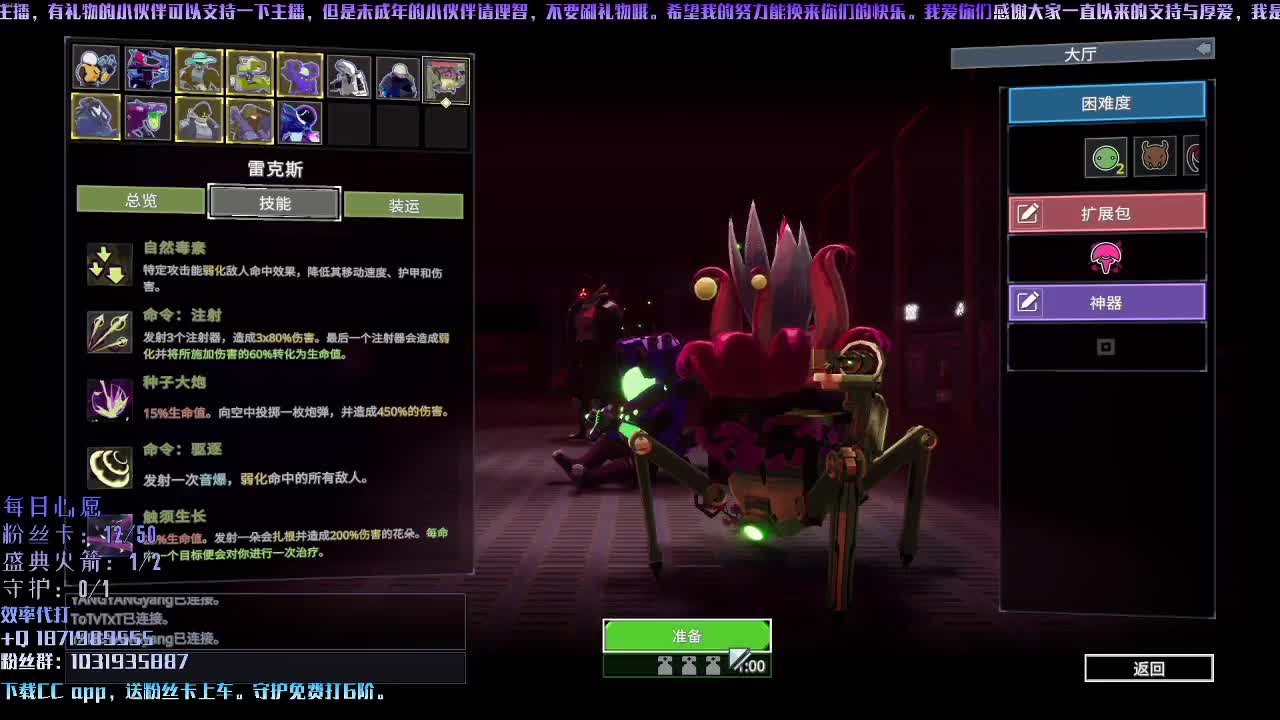Select the brown beetle medium difficulty
The height and width of the screenshot is (720, 1280).
[x=1154, y=157]
